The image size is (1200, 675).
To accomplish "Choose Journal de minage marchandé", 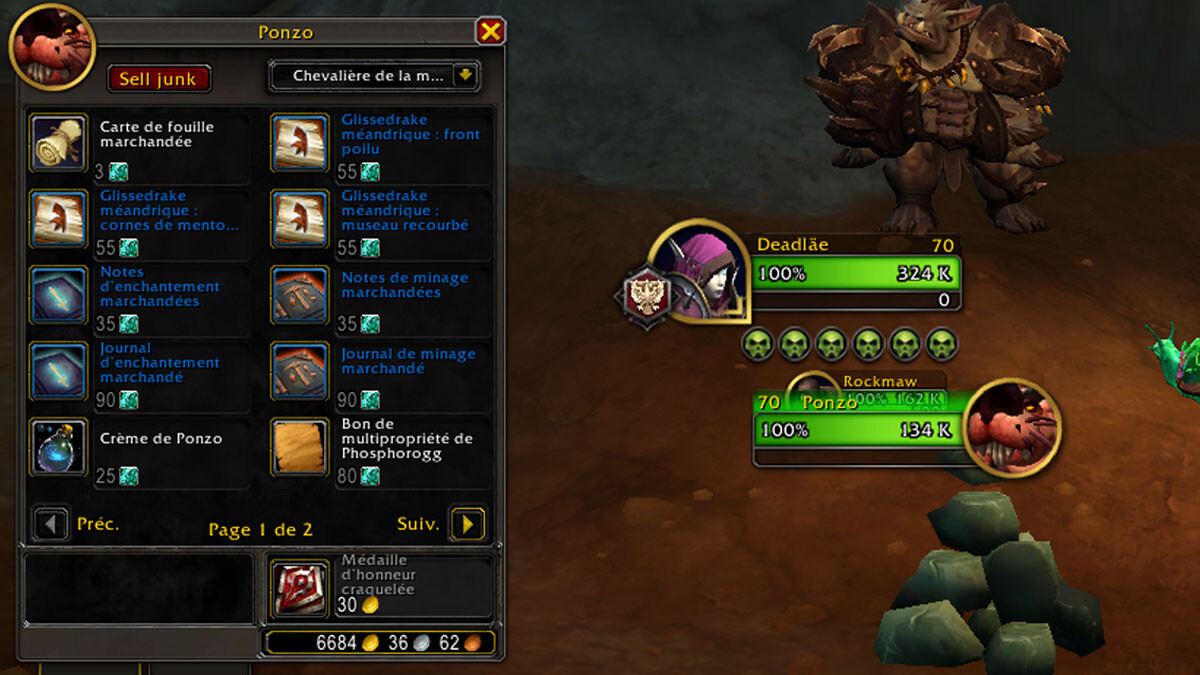I will 300,371.
